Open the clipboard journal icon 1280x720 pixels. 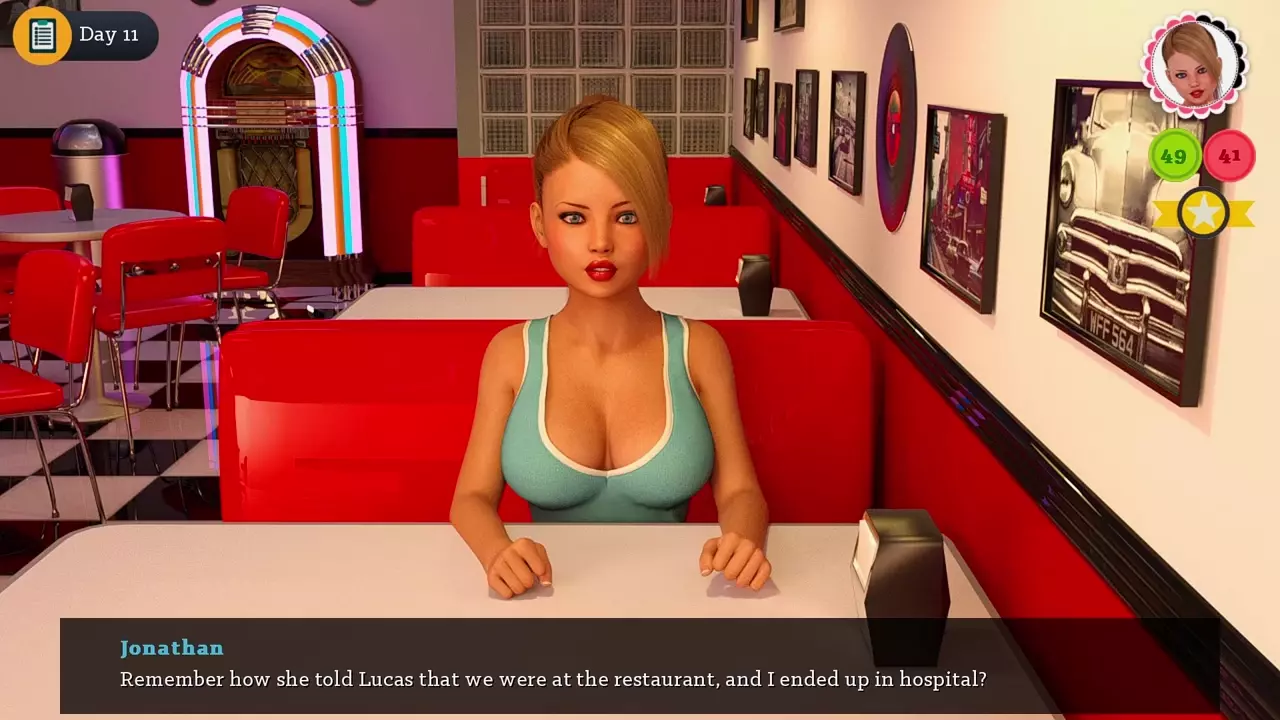pyautogui.click(x=42, y=35)
